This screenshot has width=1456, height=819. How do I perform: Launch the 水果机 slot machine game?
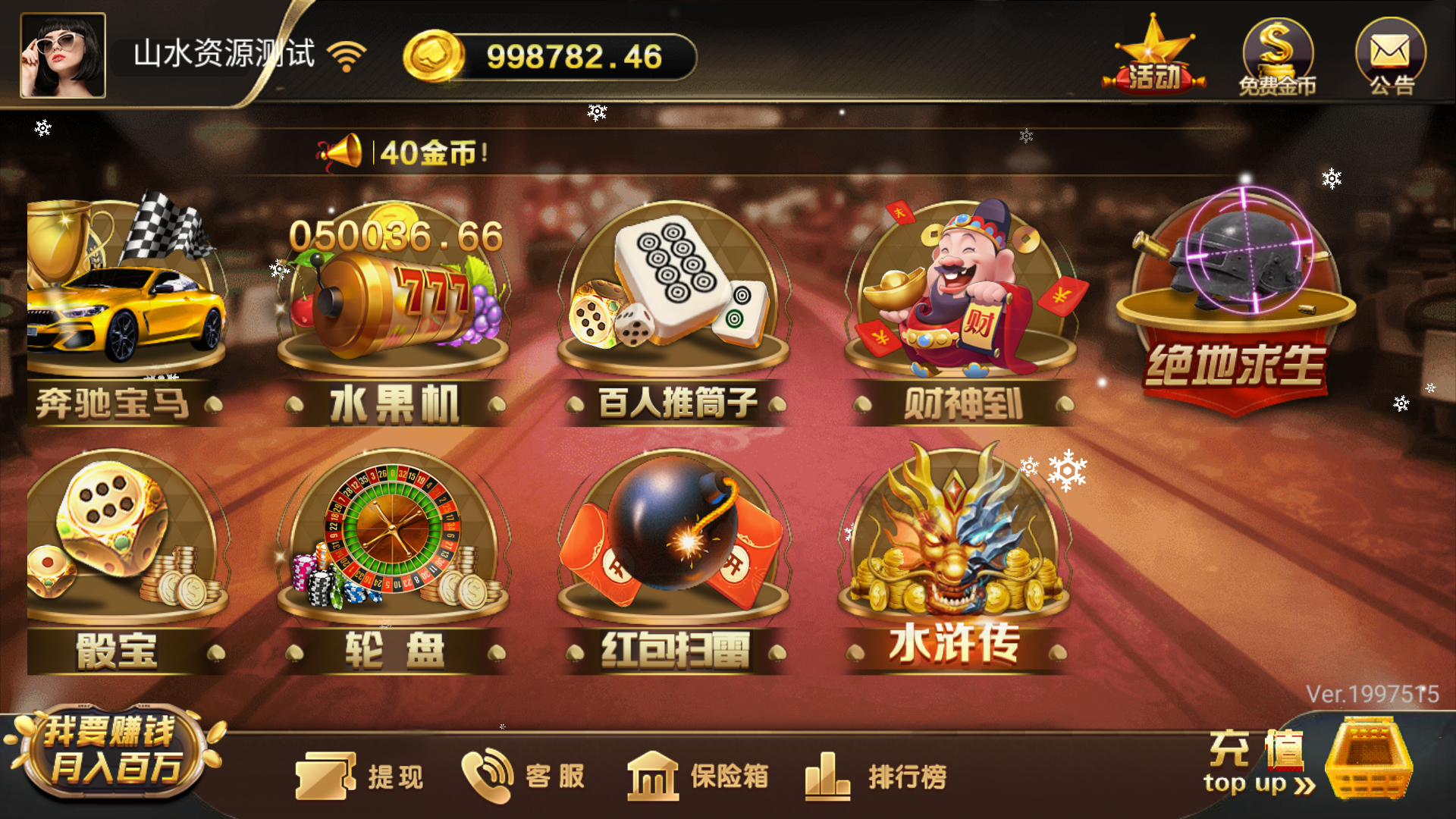pos(394,303)
